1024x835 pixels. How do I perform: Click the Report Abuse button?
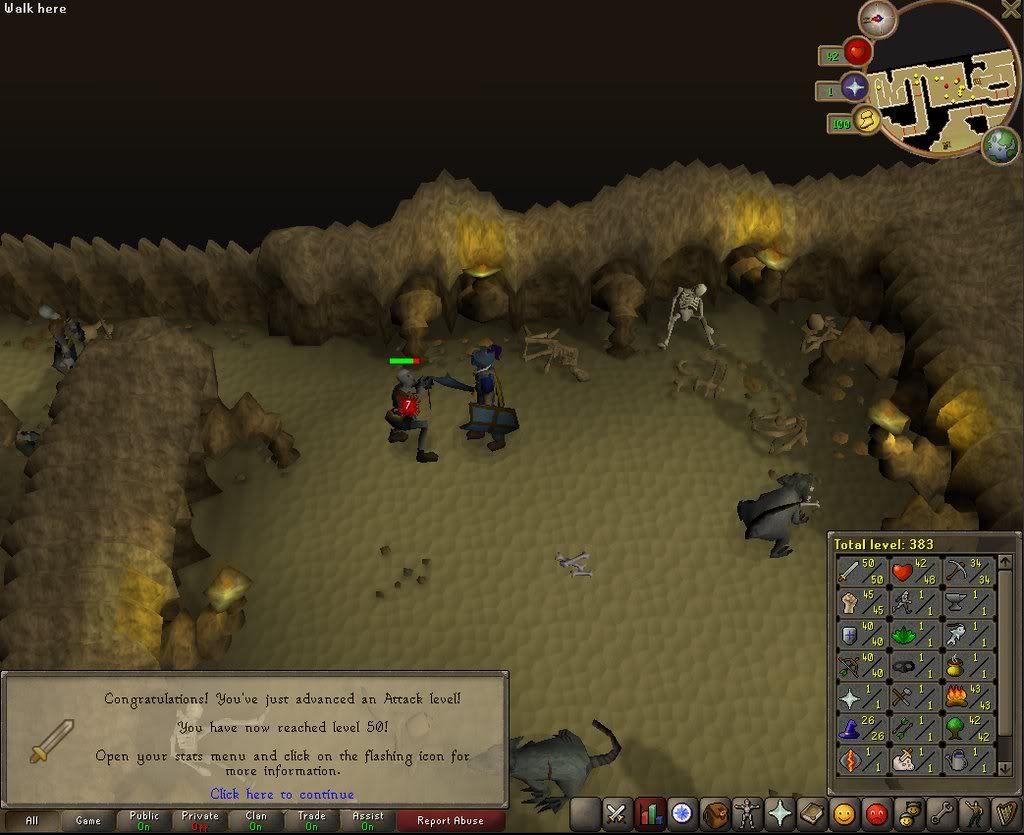tap(449, 821)
